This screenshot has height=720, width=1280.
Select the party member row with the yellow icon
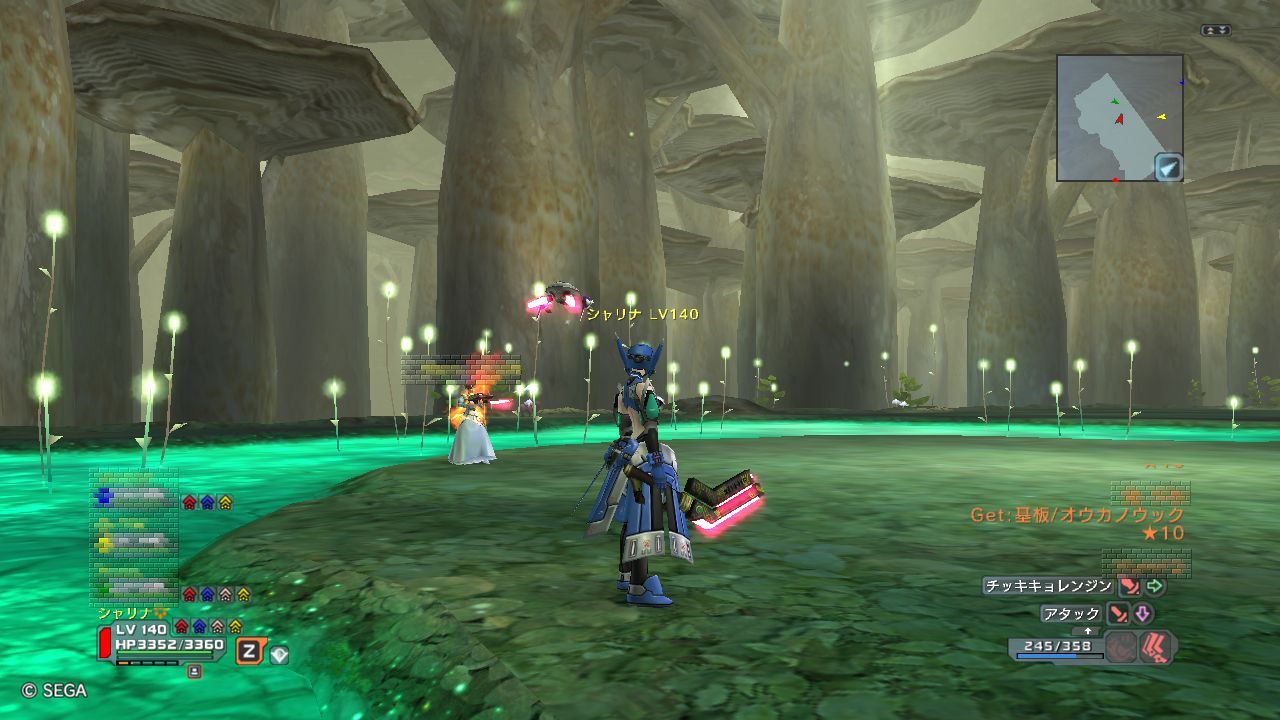tap(134, 543)
